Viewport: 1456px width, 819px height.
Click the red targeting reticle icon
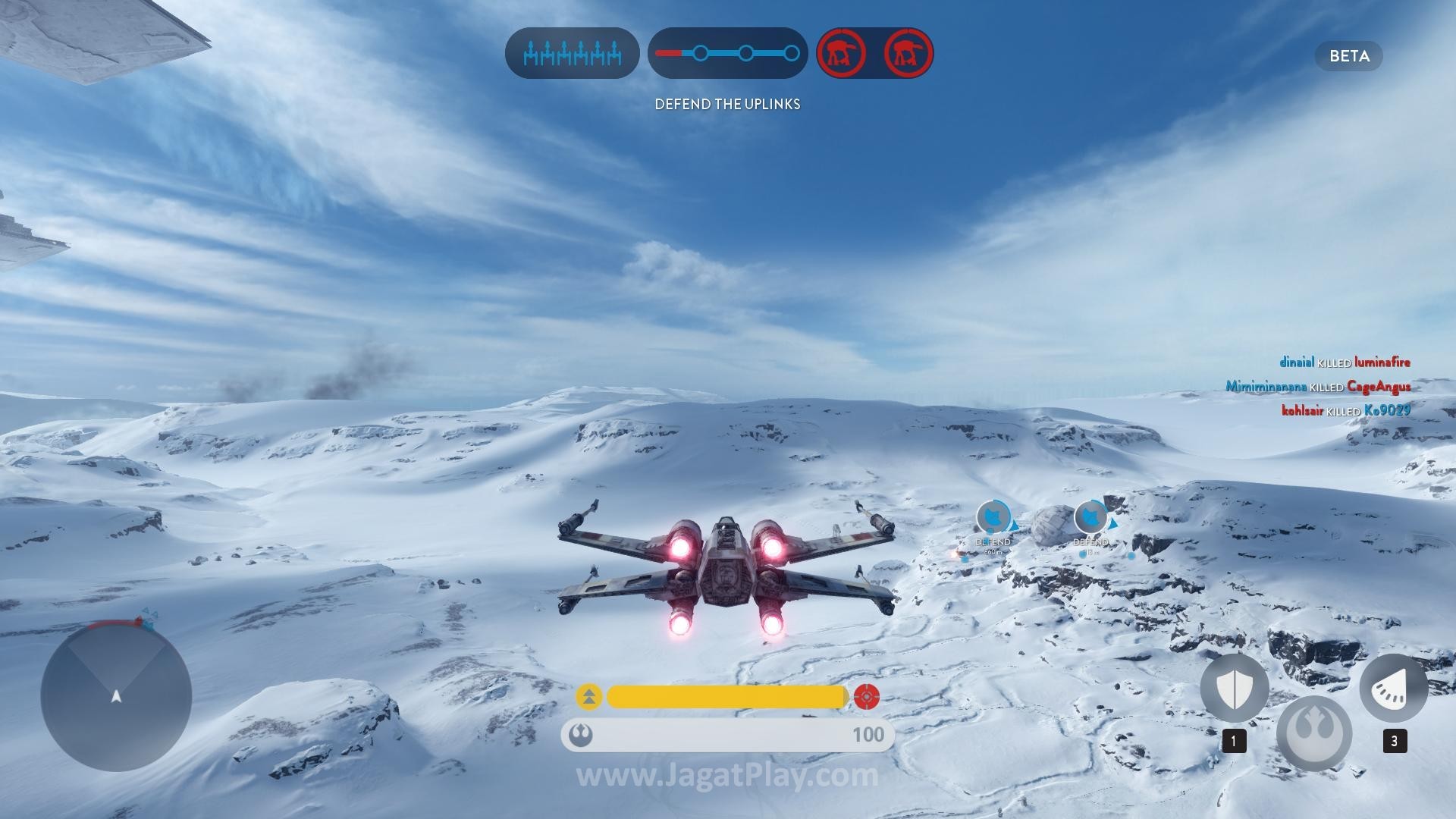[x=866, y=697]
